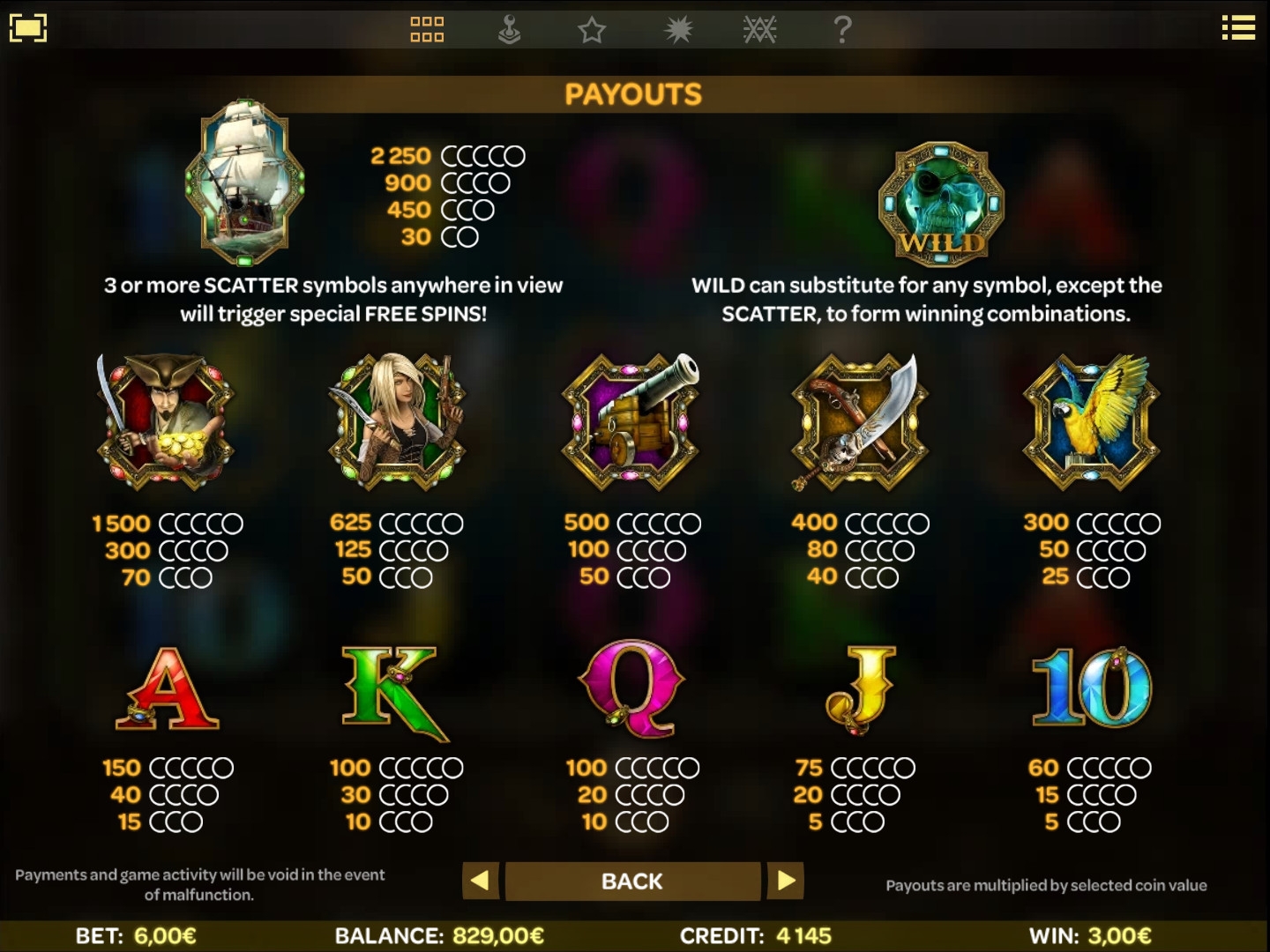Go to the previous paytable page arrow
Screen dimensions: 1270x952
click(481, 881)
